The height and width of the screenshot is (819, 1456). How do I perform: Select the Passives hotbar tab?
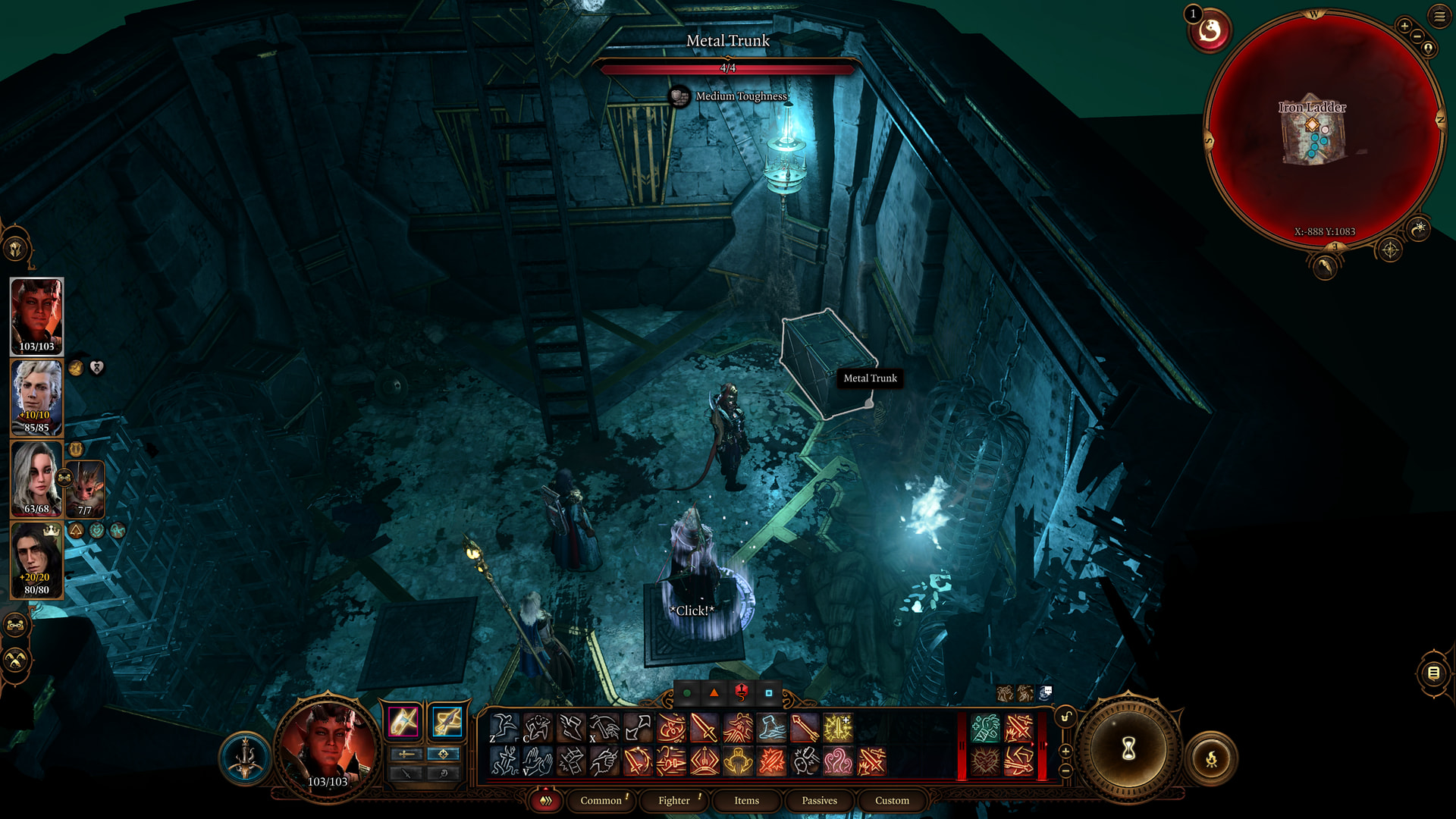819,800
